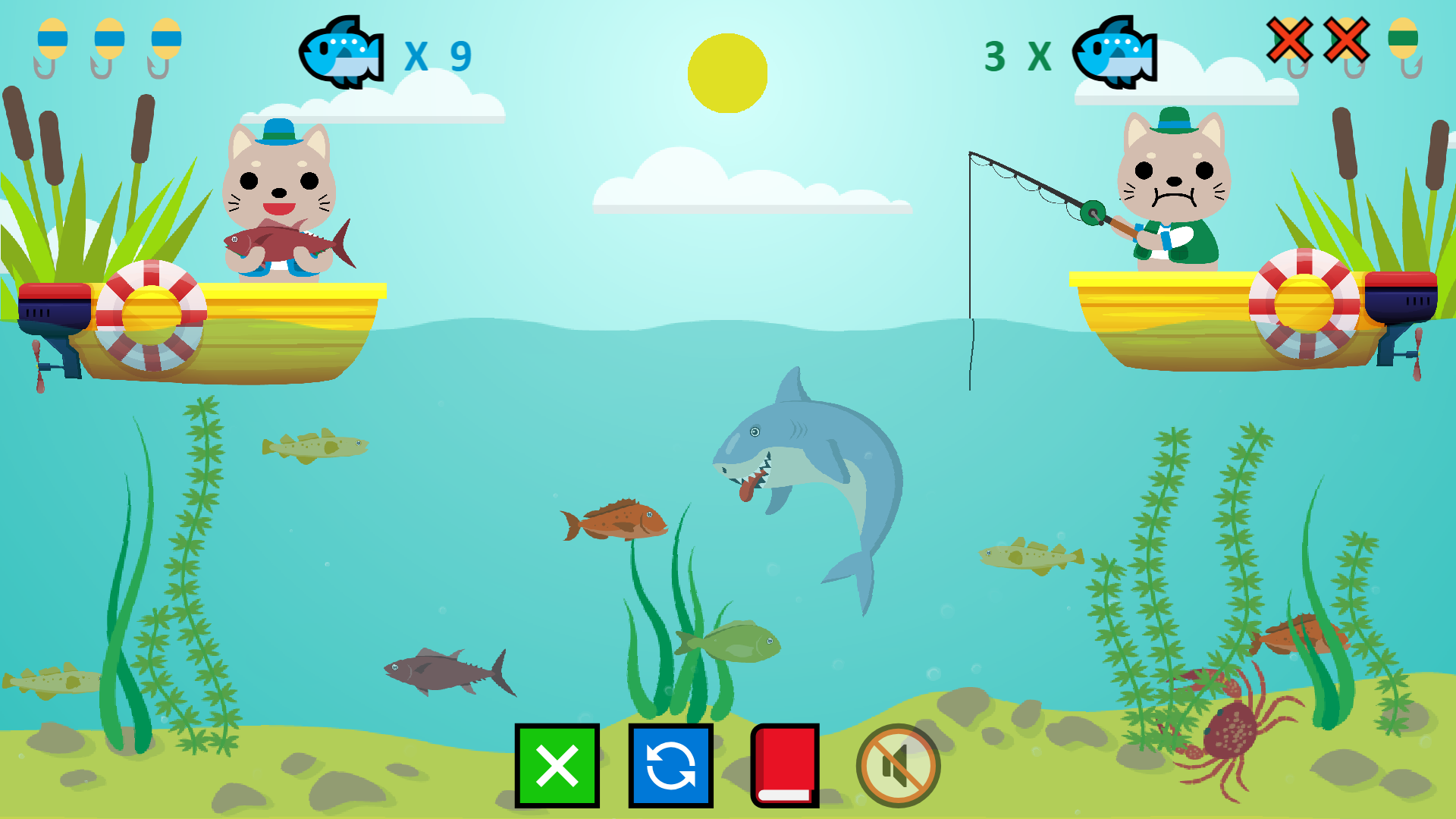Click the green X exit button

click(557, 766)
